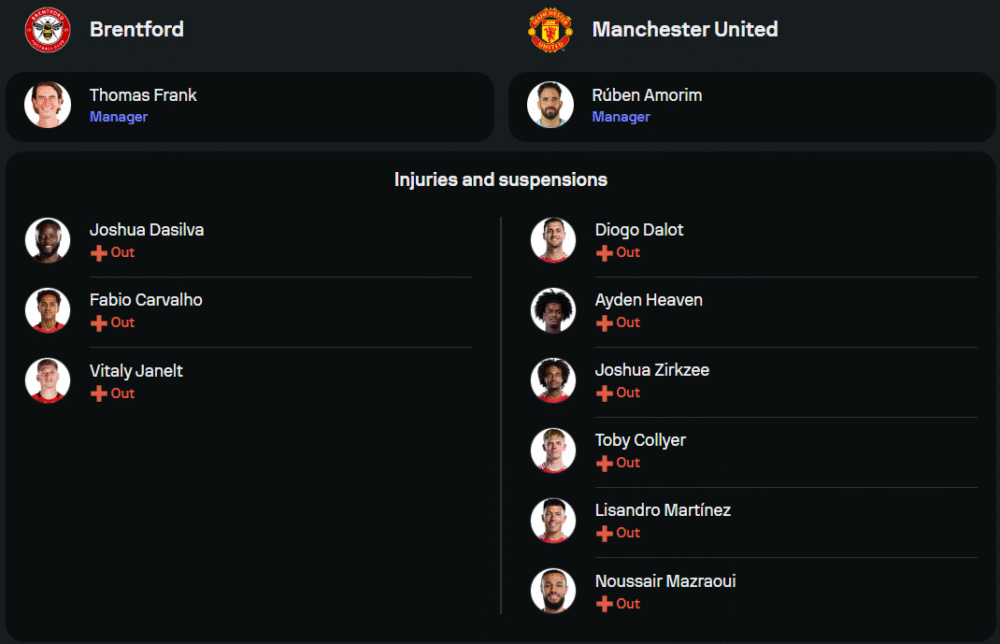The width and height of the screenshot is (1000, 644).
Task: Click Rúben Amorim's portrait photo
Action: click(550, 105)
